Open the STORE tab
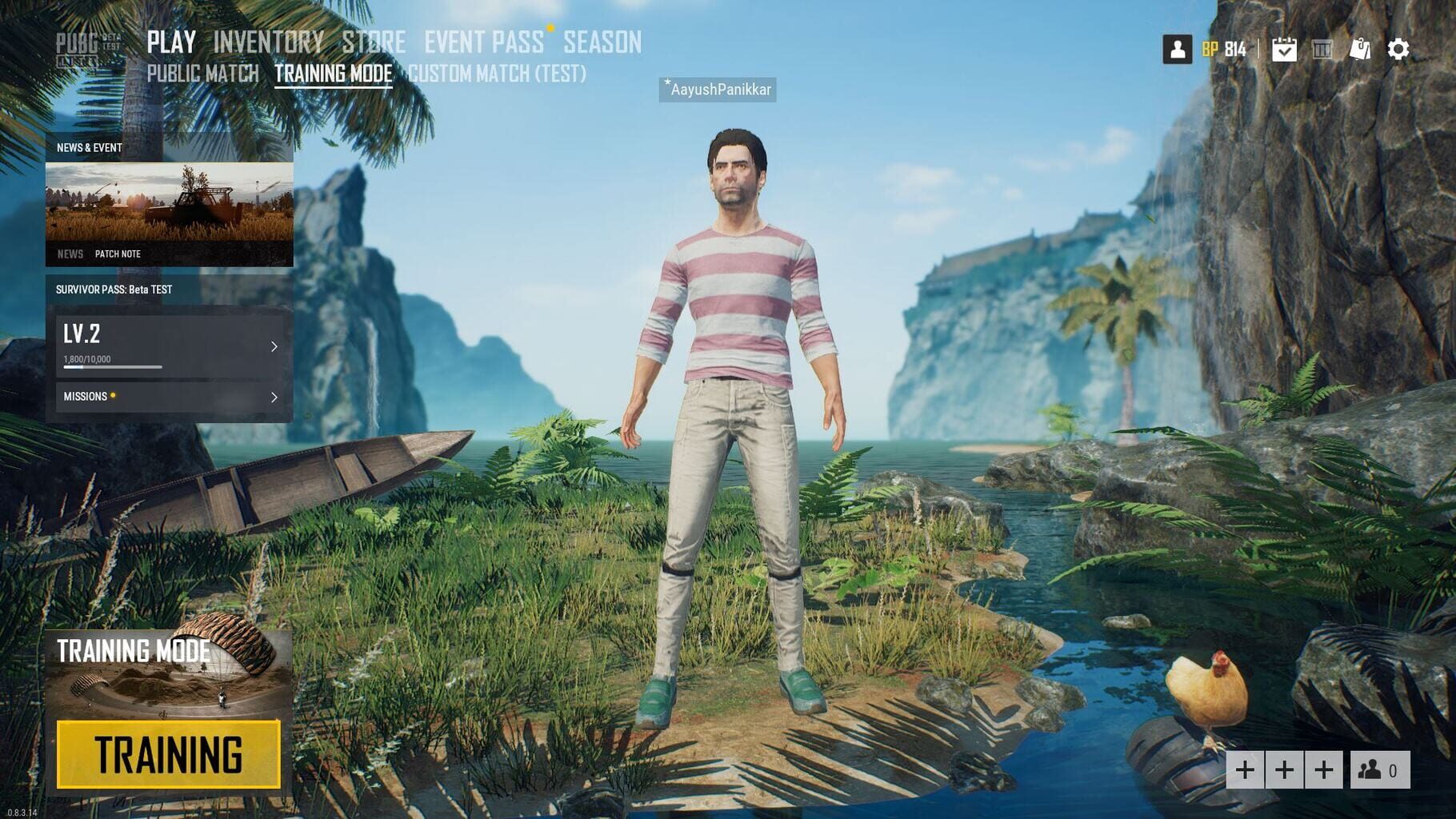This screenshot has width=1456, height=819. [x=373, y=42]
